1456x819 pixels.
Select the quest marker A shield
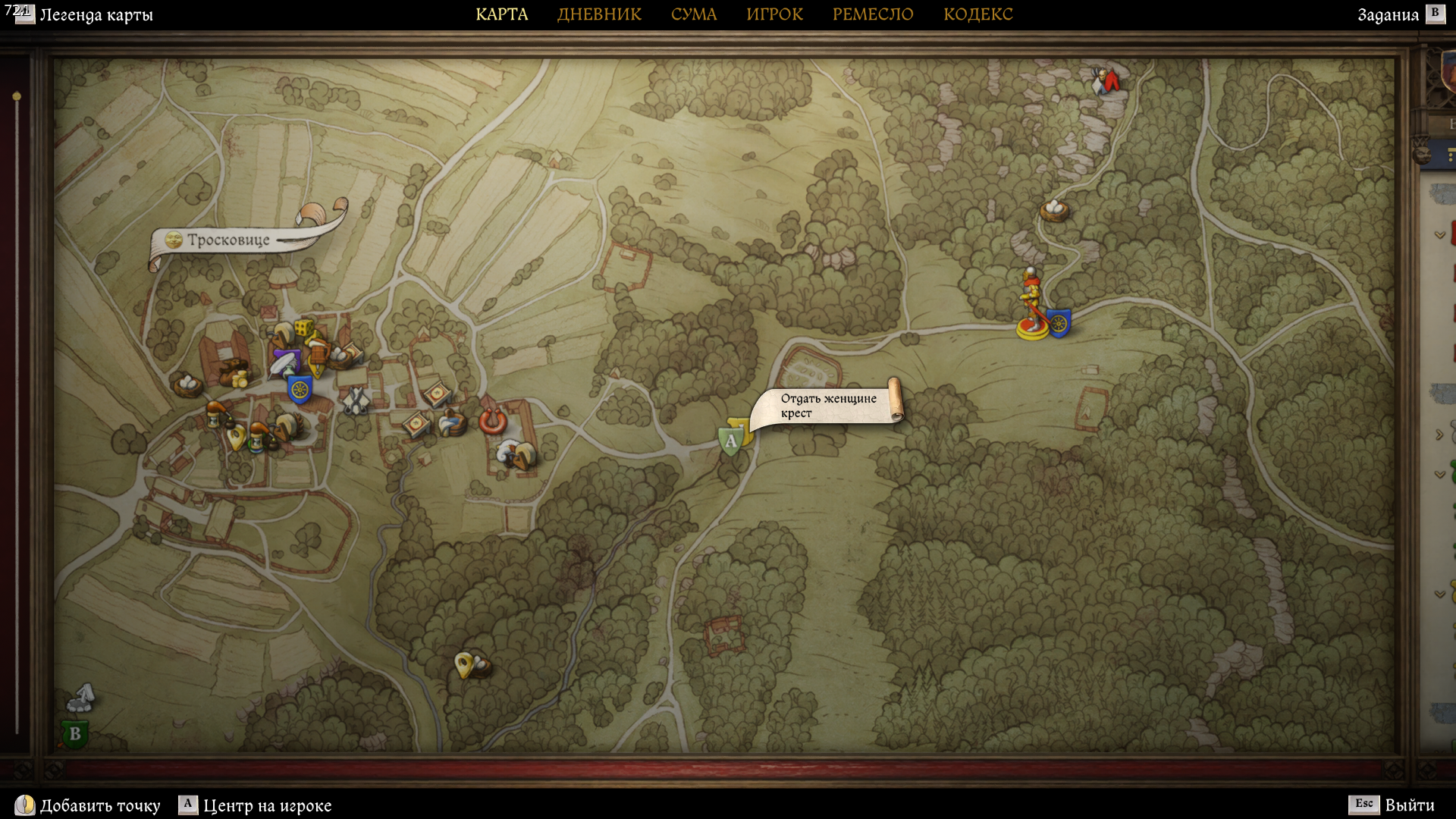(x=730, y=441)
